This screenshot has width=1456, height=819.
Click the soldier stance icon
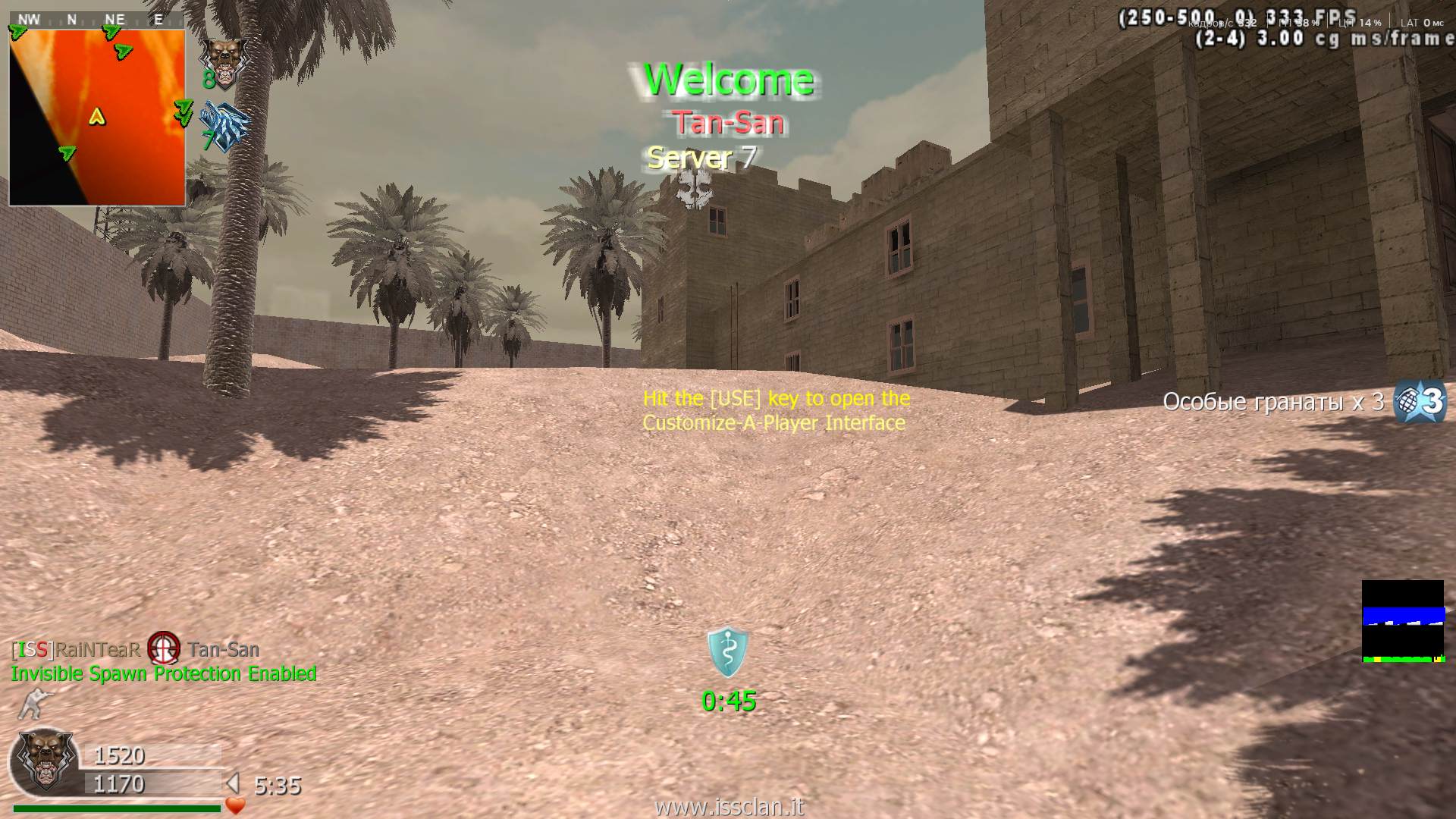(x=31, y=704)
